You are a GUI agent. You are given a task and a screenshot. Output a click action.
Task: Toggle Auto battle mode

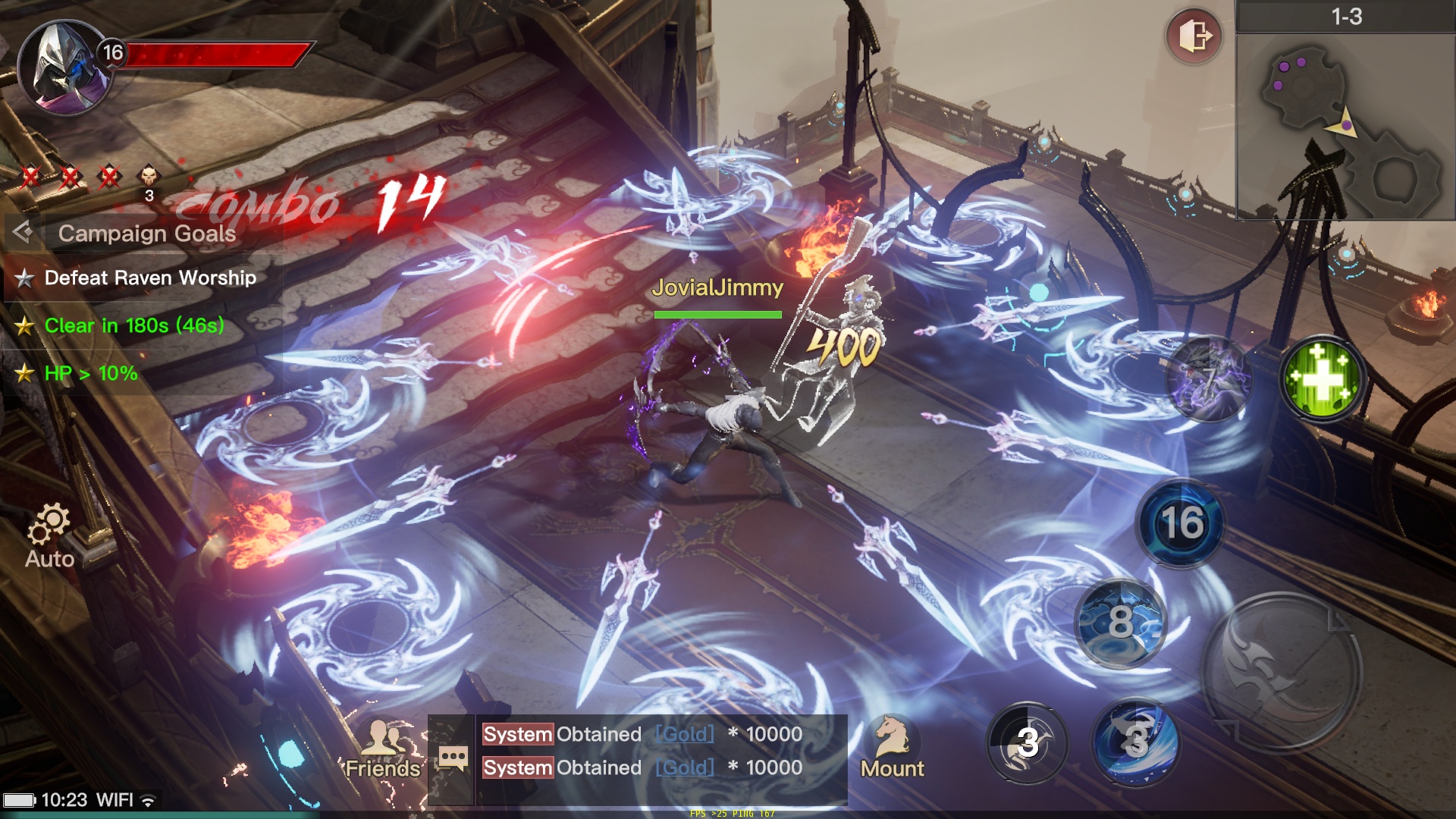[x=49, y=535]
